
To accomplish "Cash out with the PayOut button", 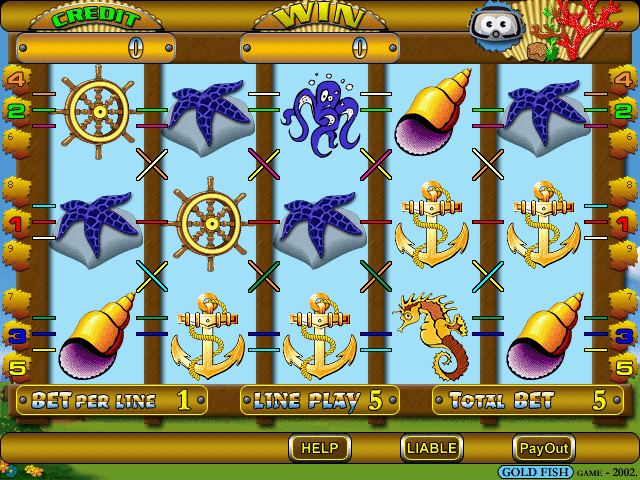I will pos(544,448).
